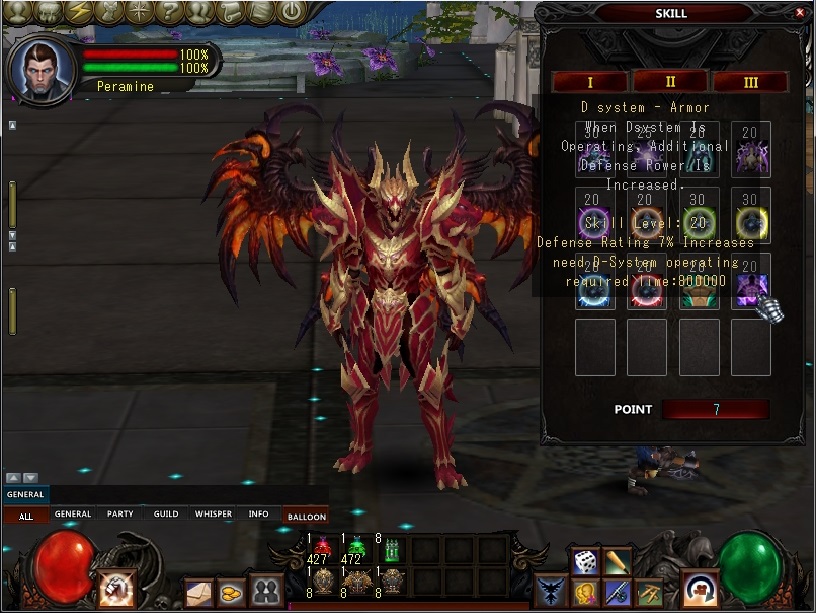
Task: Switch to skill tab I
Action: [590, 82]
